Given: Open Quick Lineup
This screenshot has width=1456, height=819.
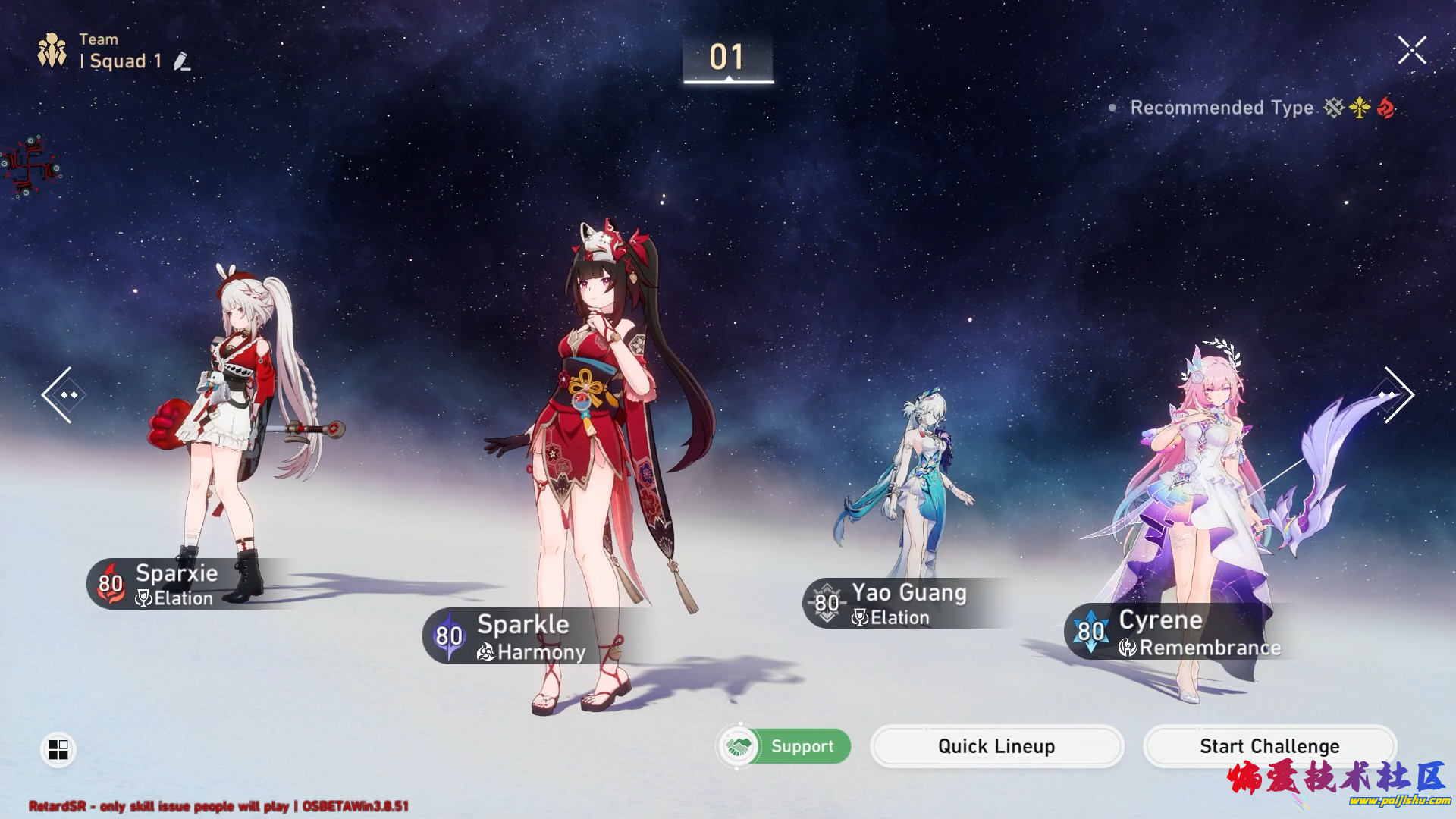Looking at the screenshot, I should pyautogui.click(x=996, y=746).
